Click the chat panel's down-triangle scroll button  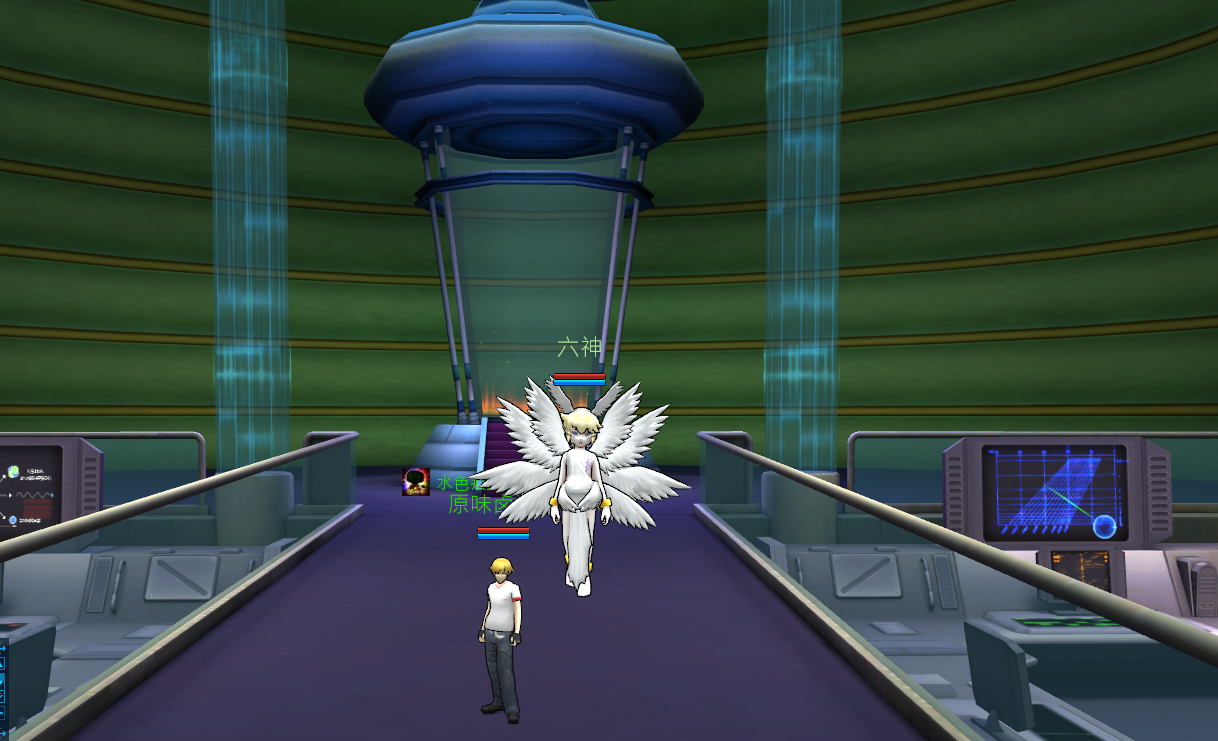click(x=2, y=682)
